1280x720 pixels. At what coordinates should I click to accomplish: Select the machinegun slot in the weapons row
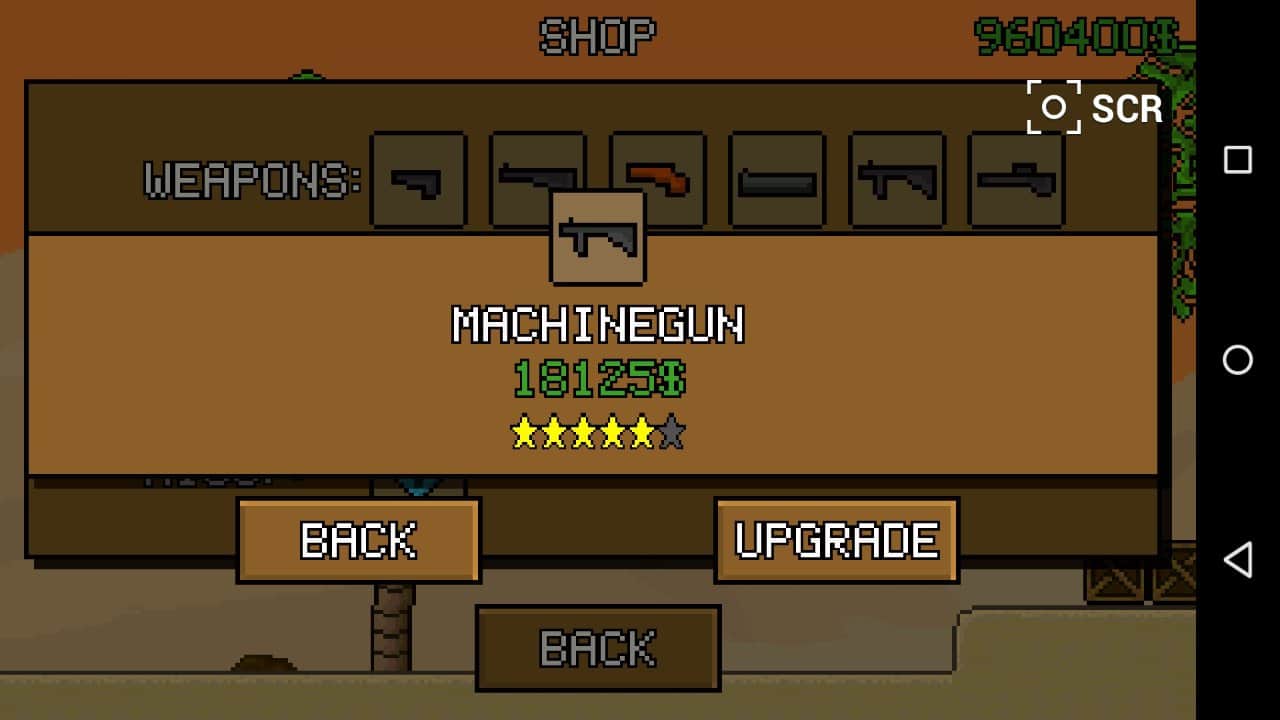(x=896, y=180)
